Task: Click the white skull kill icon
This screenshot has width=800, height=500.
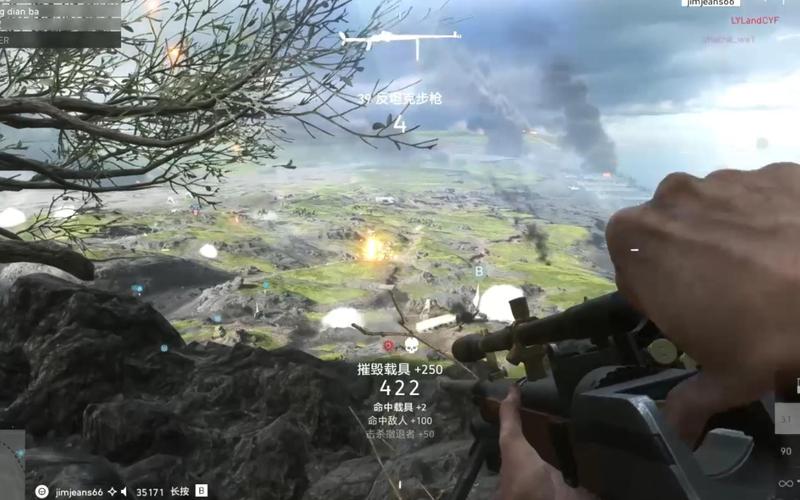Action: (410, 345)
